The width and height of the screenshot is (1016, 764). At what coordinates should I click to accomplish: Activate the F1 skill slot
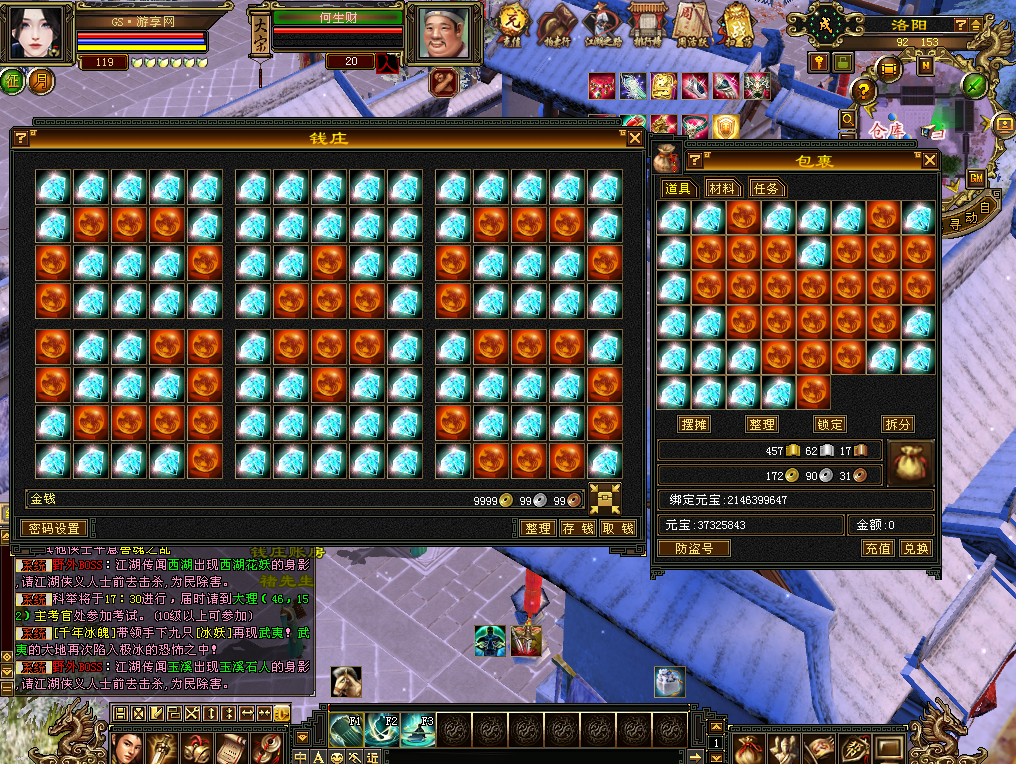(x=345, y=731)
